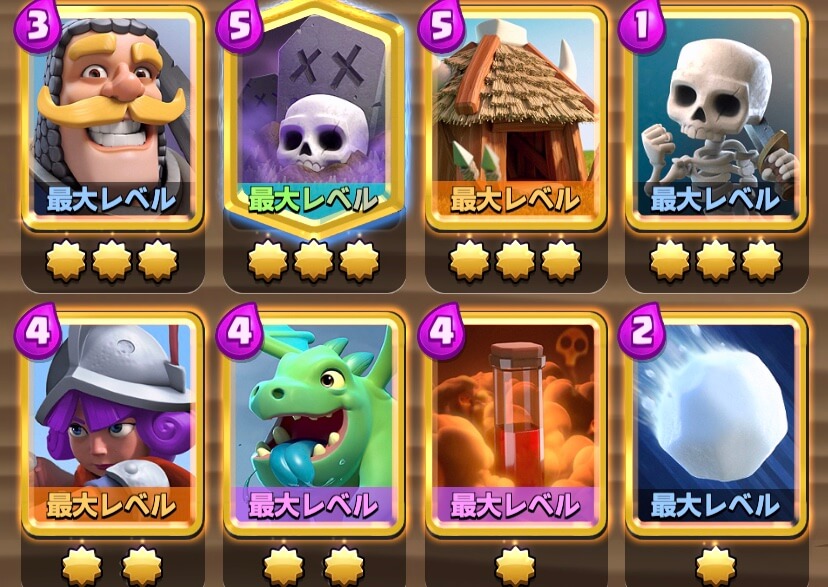This screenshot has height=587, width=828.
Task: Pick the Goblin Hut card
Action: click(516, 120)
